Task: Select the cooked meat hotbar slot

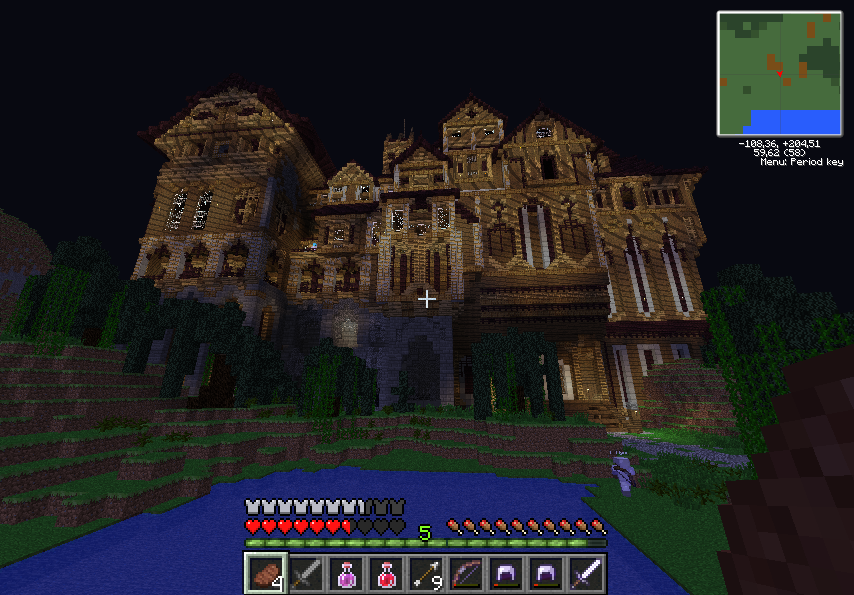Action: click(x=266, y=574)
